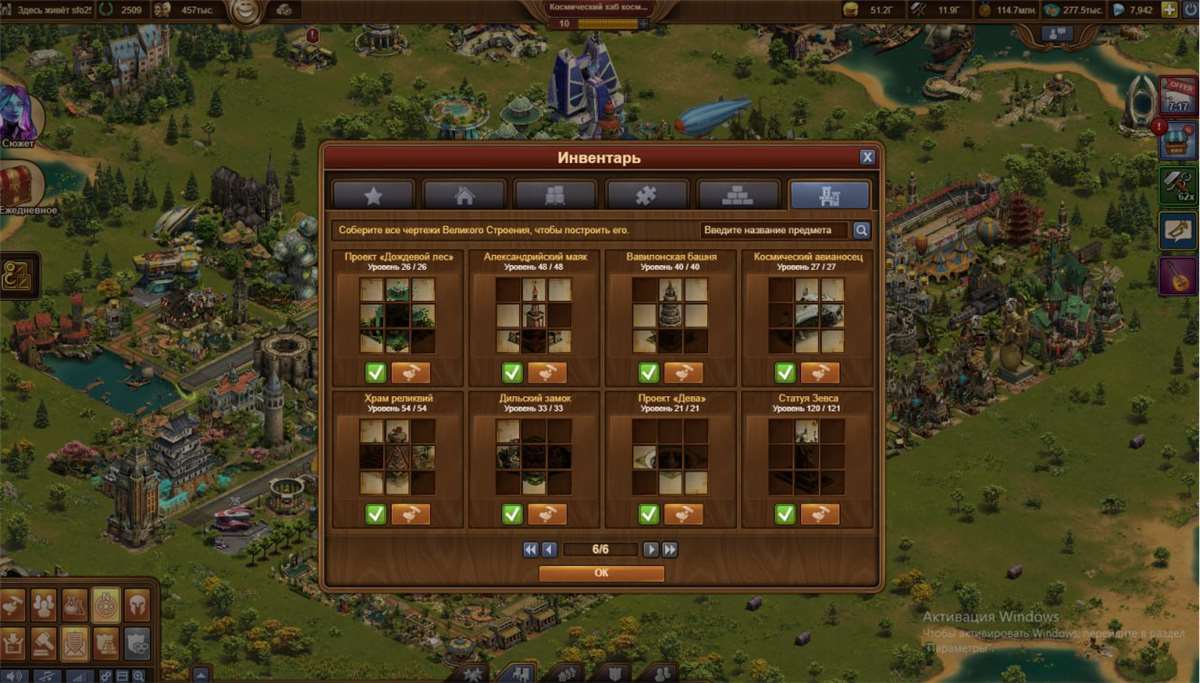Screen dimensions: 1200x683
Task: Click the green checkmark under Статуя Зевса
Action: click(785, 514)
